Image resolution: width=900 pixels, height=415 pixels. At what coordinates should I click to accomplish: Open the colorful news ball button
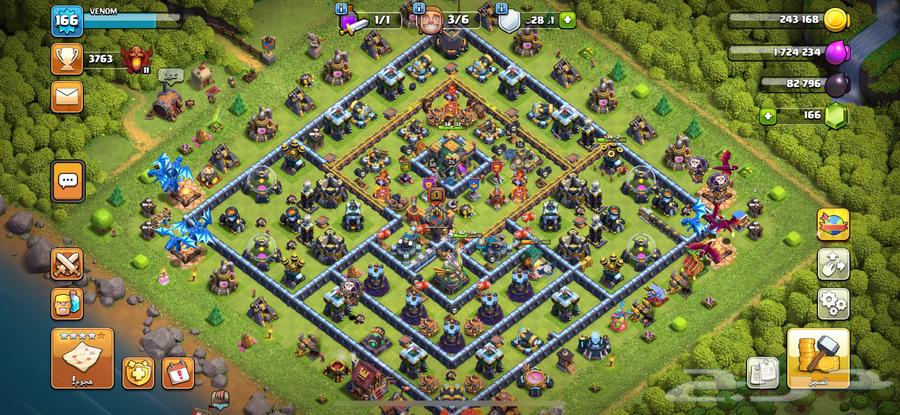(832, 226)
